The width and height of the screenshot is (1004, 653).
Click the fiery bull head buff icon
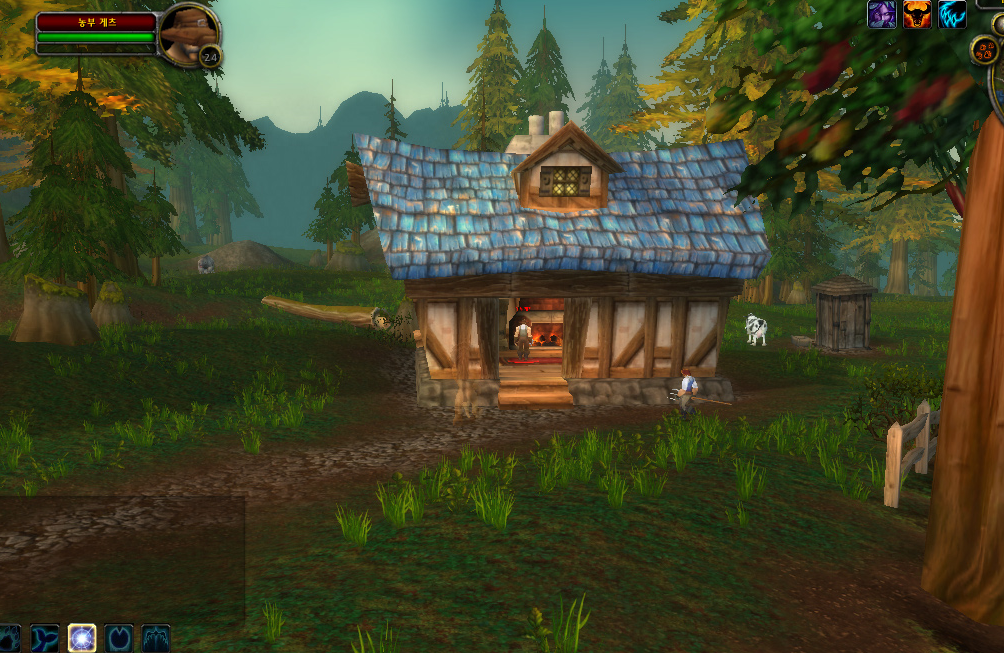(x=917, y=14)
